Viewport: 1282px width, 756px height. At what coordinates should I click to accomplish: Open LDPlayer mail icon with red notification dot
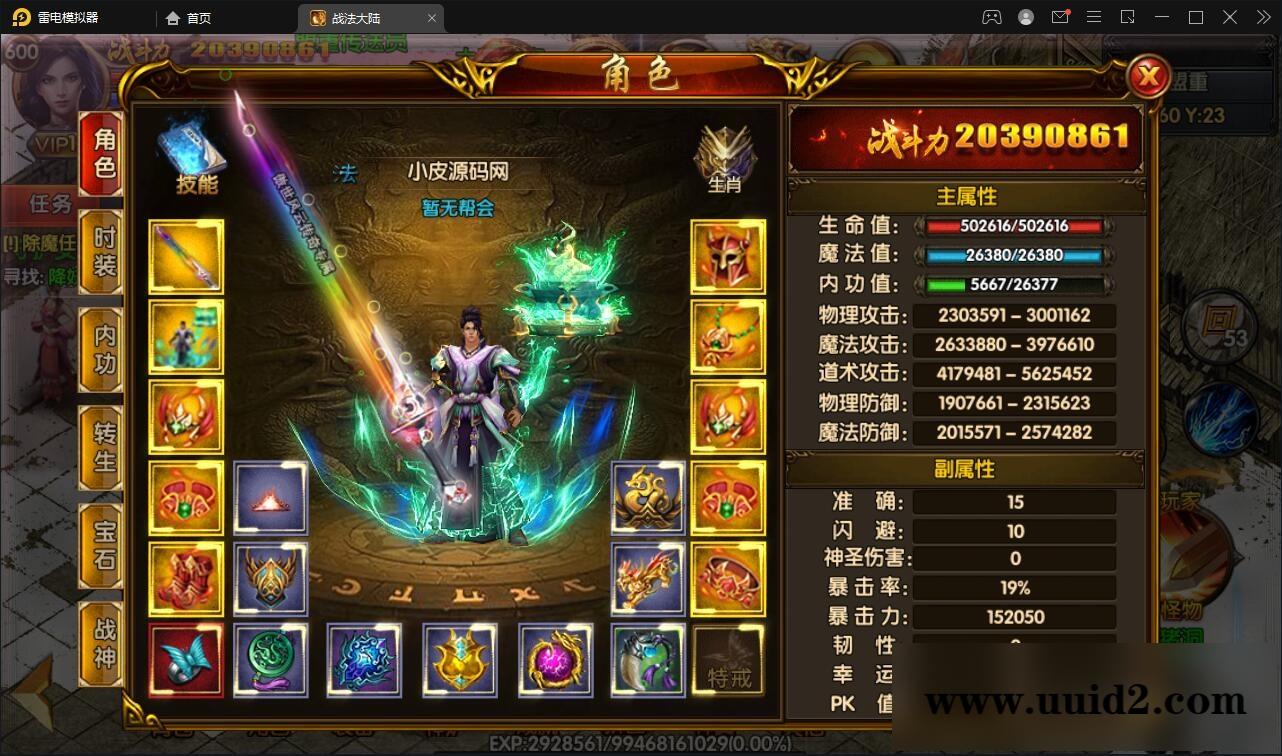[1060, 17]
